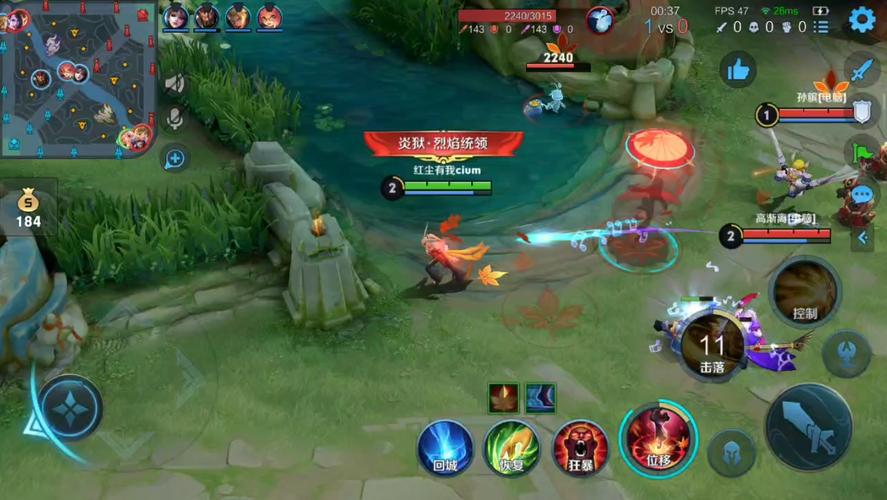The height and width of the screenshot is (500, 887).
Task: Activate the 狂暴 frenzy spell
Action: 578,446
